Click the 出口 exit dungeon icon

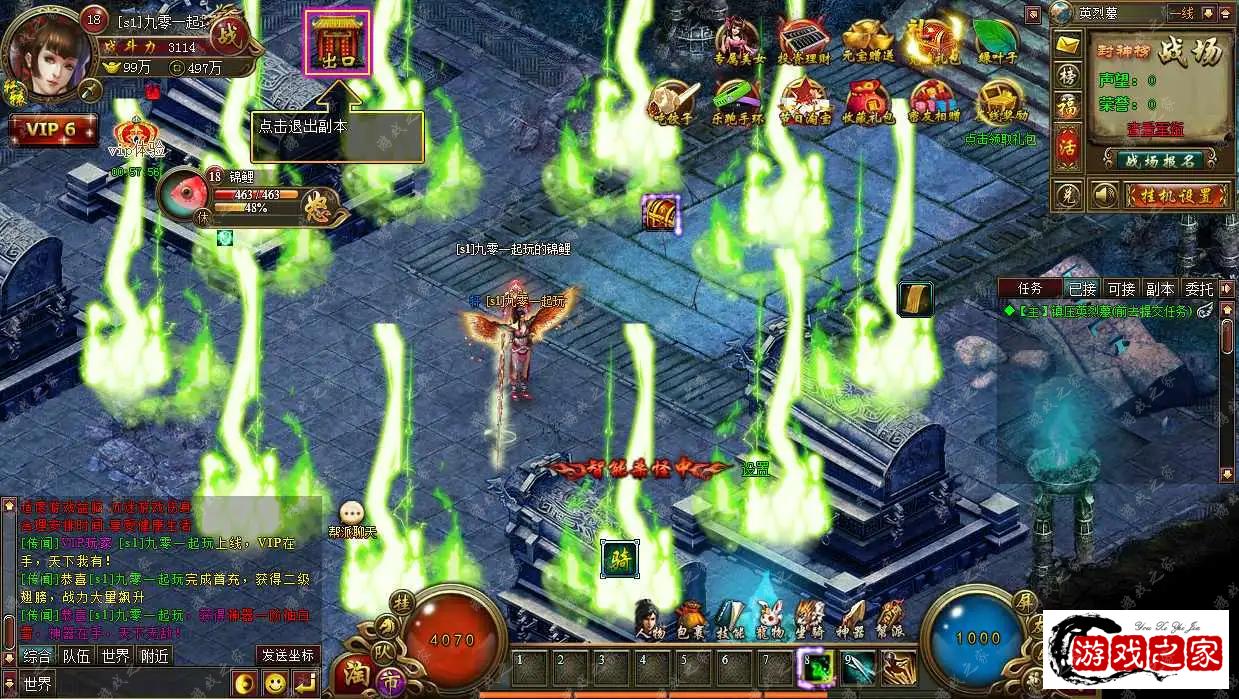point(337,43)
